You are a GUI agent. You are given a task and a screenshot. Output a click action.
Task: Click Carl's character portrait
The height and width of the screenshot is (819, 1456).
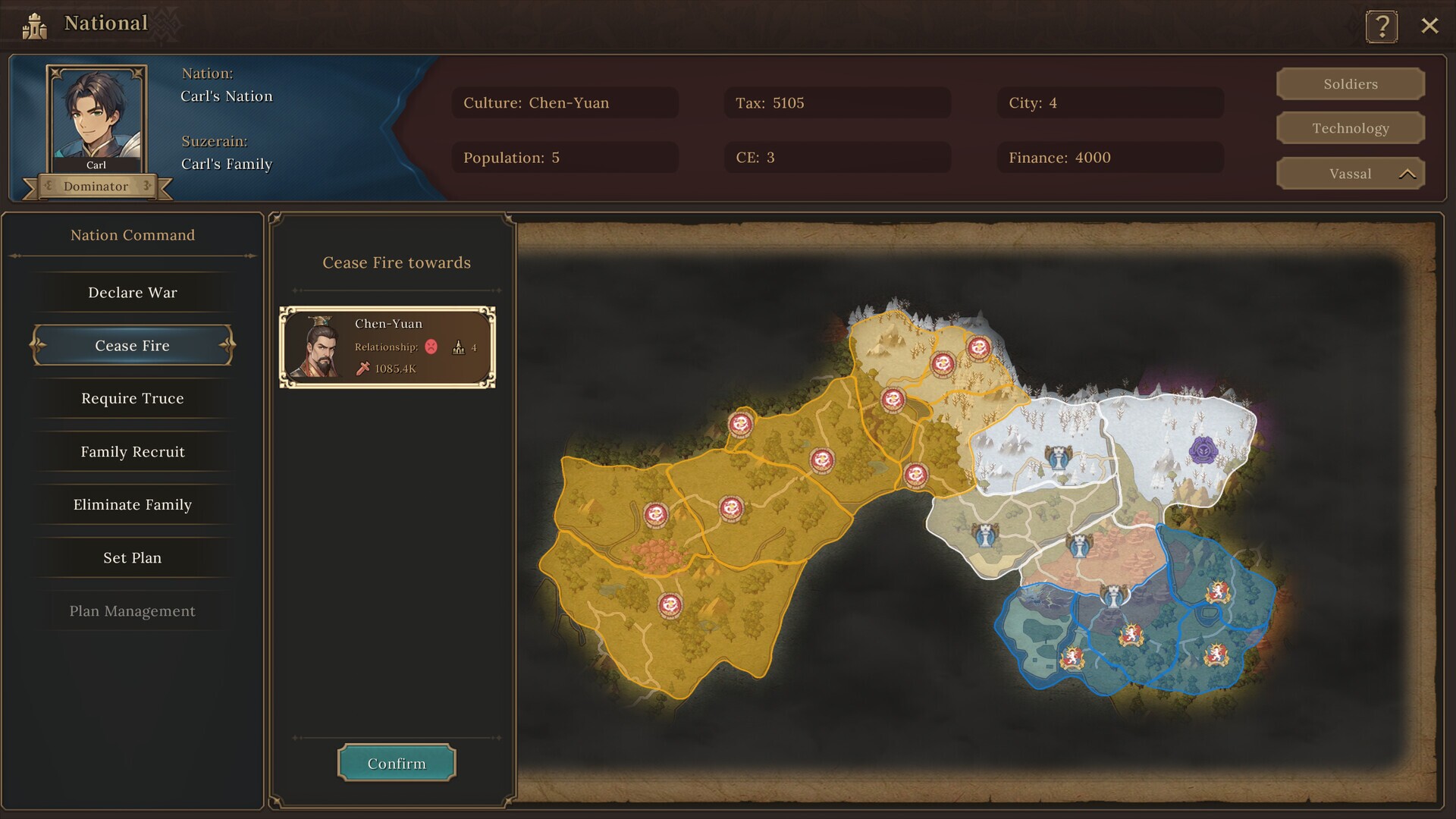point(97,112)
